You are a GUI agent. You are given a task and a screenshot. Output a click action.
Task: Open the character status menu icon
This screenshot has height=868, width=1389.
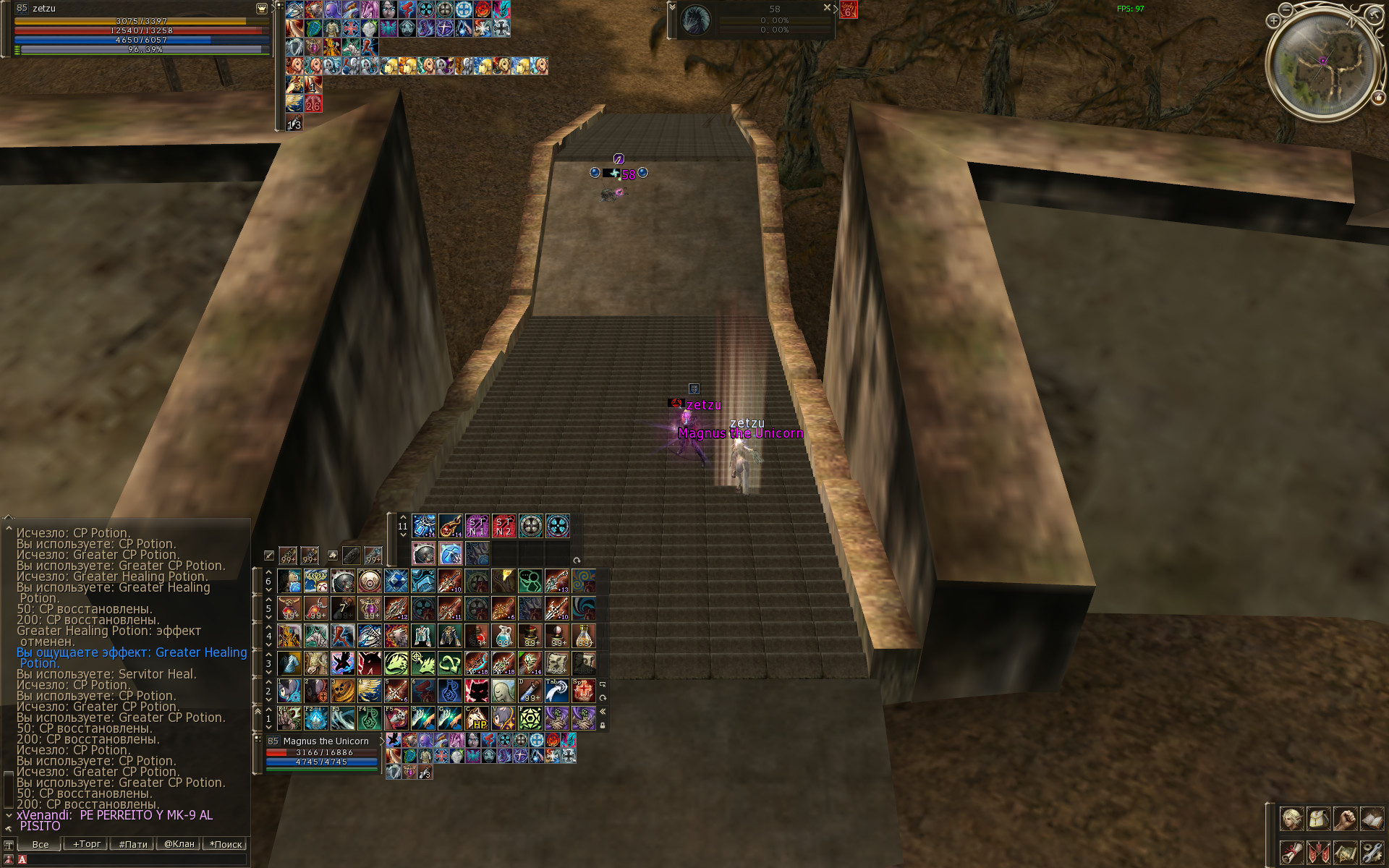(1291, 820)
